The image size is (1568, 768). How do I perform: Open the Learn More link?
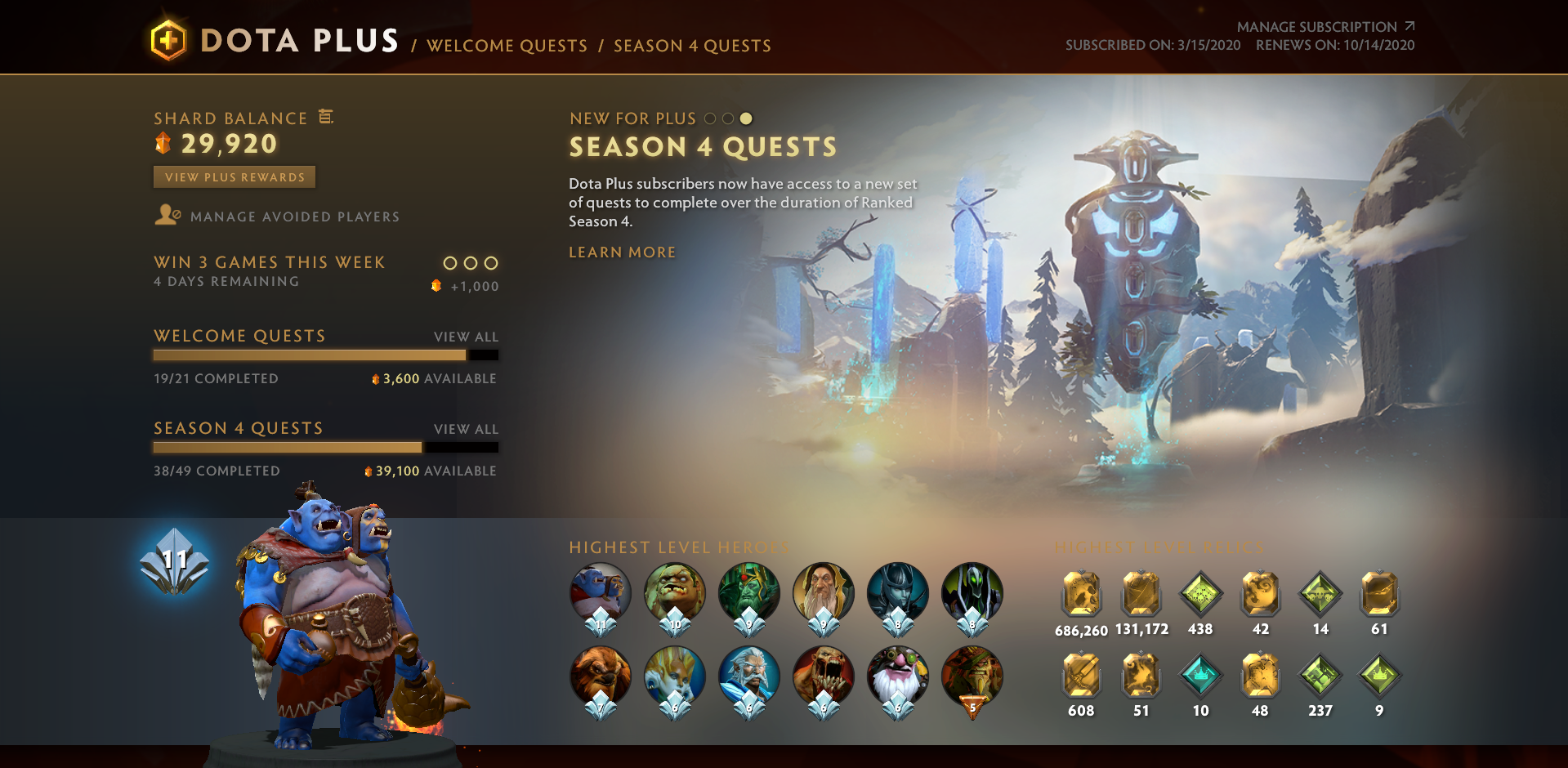pyautogui.click(x=622, y=252)
